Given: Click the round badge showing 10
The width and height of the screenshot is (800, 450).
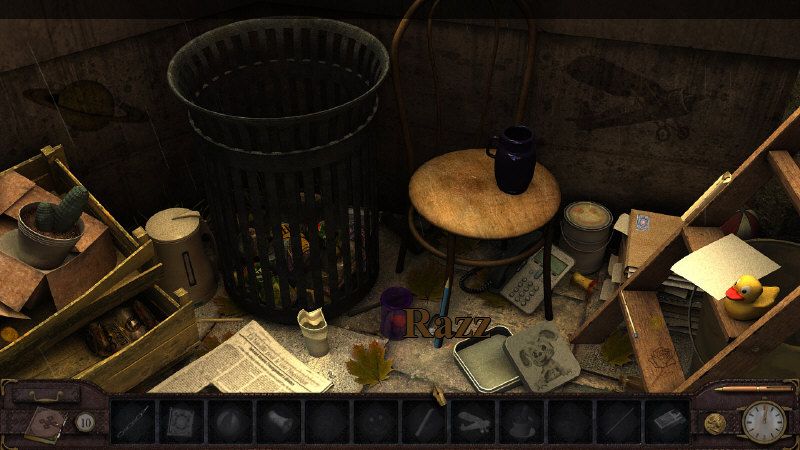Looking at the screenshot, I should tap(86, 422).
